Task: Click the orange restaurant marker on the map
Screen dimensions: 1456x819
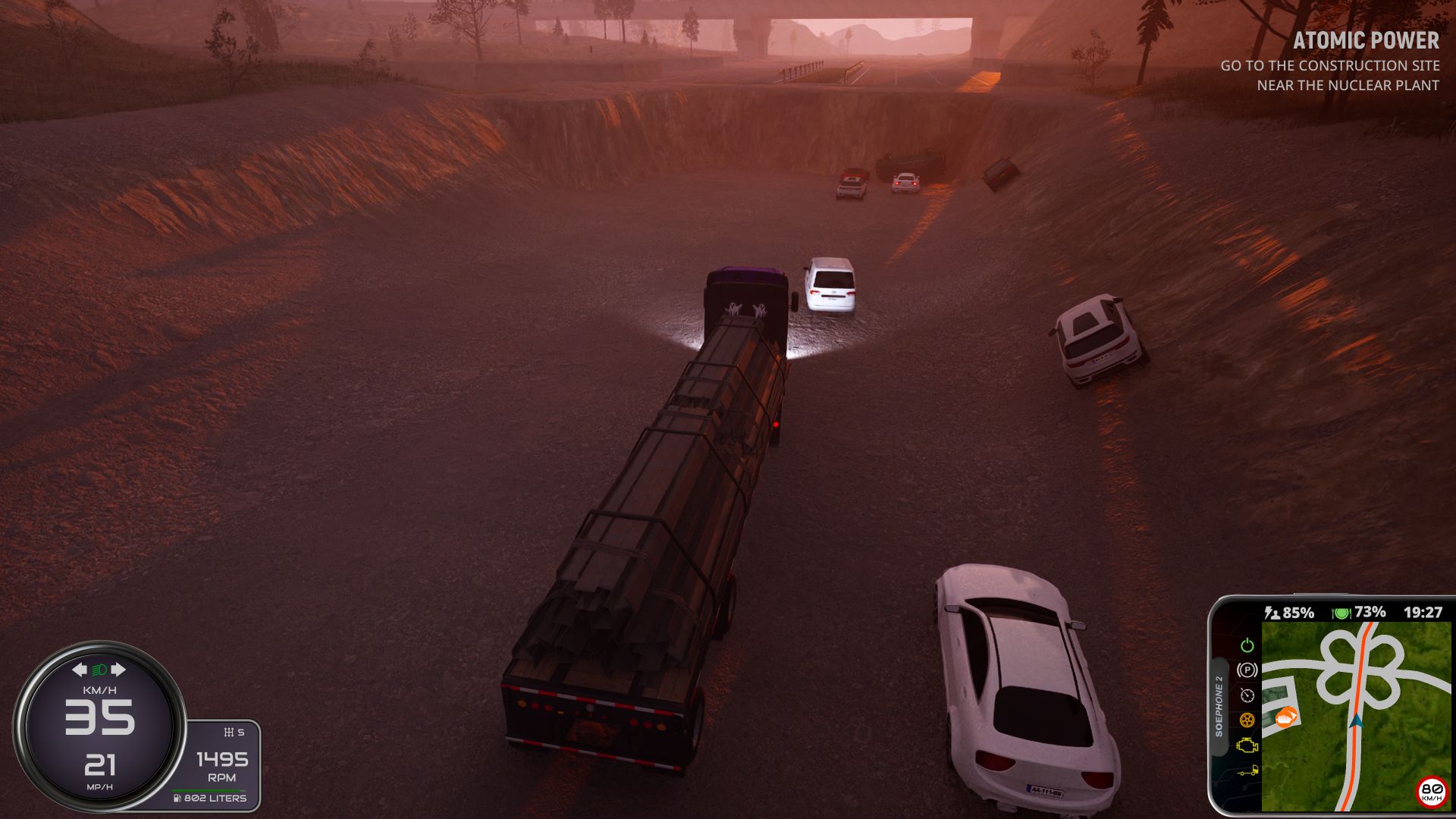Action: (1286, 717)
